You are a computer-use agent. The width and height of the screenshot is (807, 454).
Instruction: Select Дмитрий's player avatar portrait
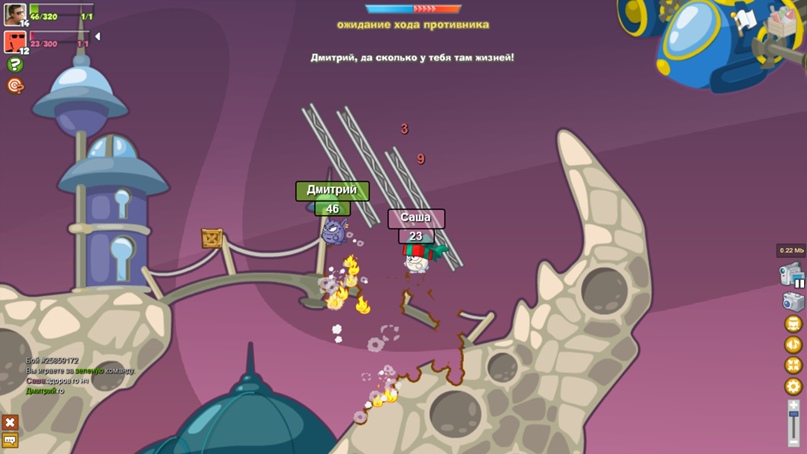tap(14, 14)
